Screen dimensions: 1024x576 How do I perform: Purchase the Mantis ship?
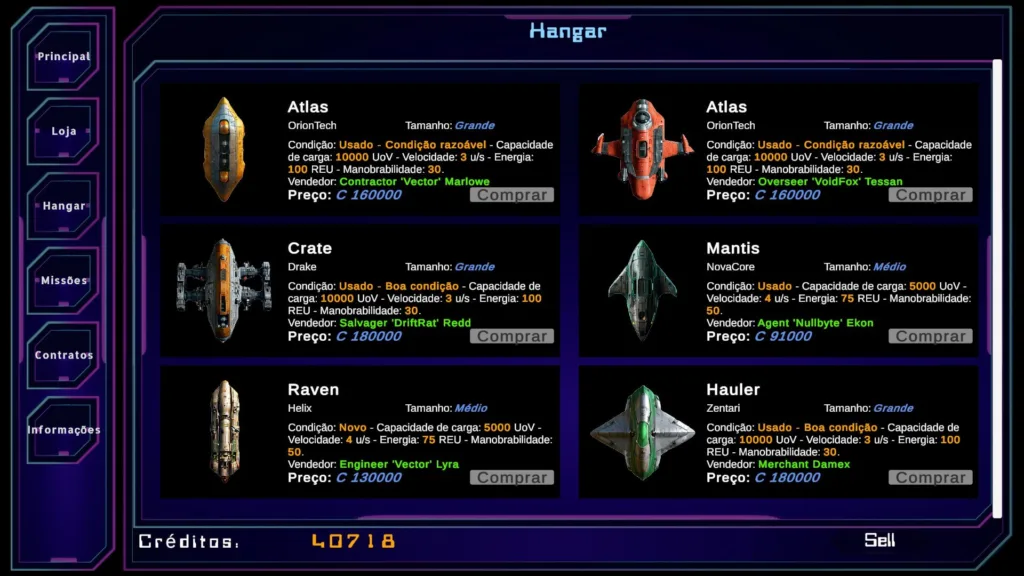click(930, 336)
